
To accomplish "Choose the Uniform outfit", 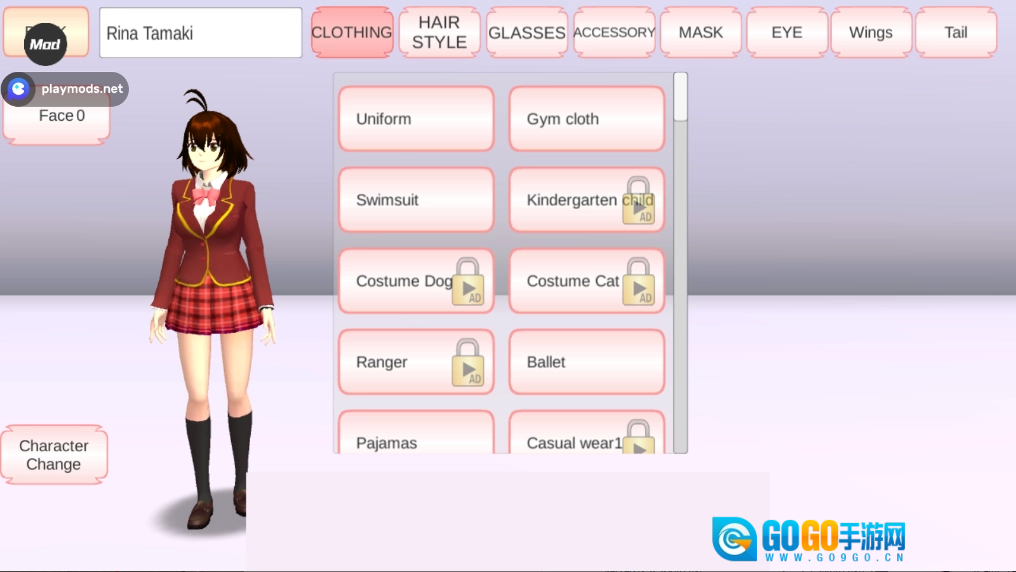I will pos(416,119).
